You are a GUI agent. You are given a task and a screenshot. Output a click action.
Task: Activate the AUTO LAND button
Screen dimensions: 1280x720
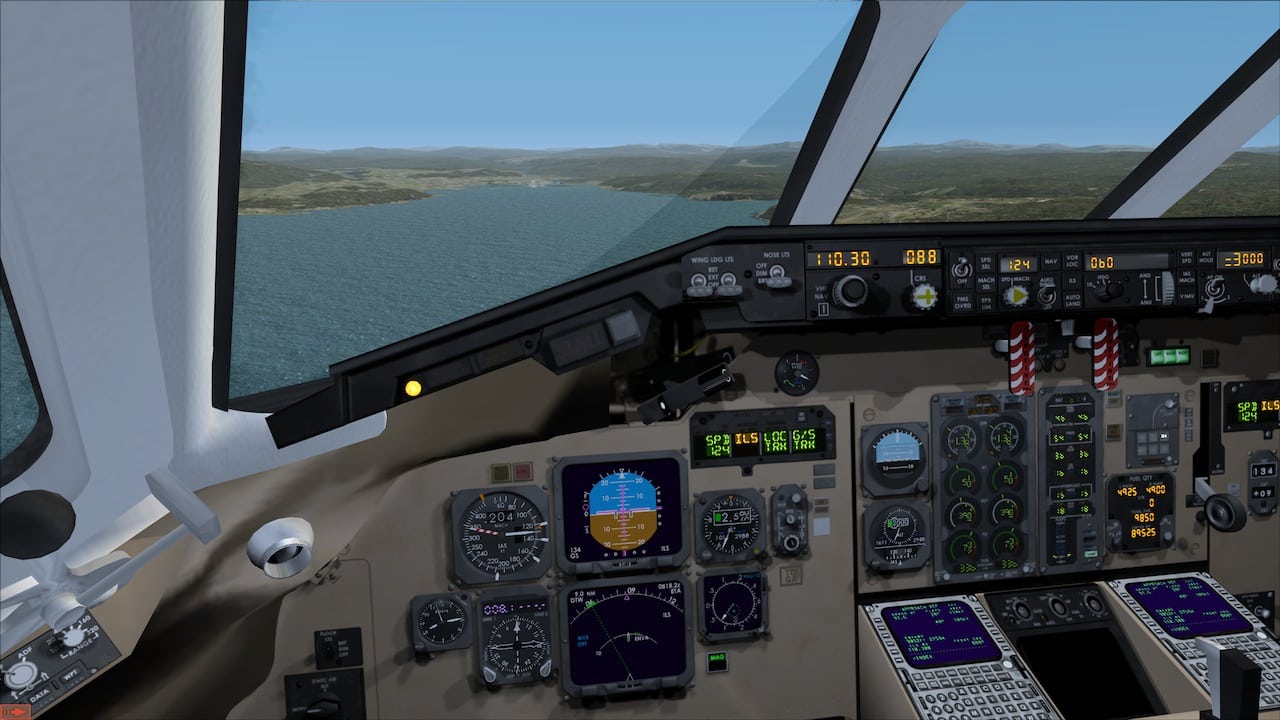[1072, 300]
